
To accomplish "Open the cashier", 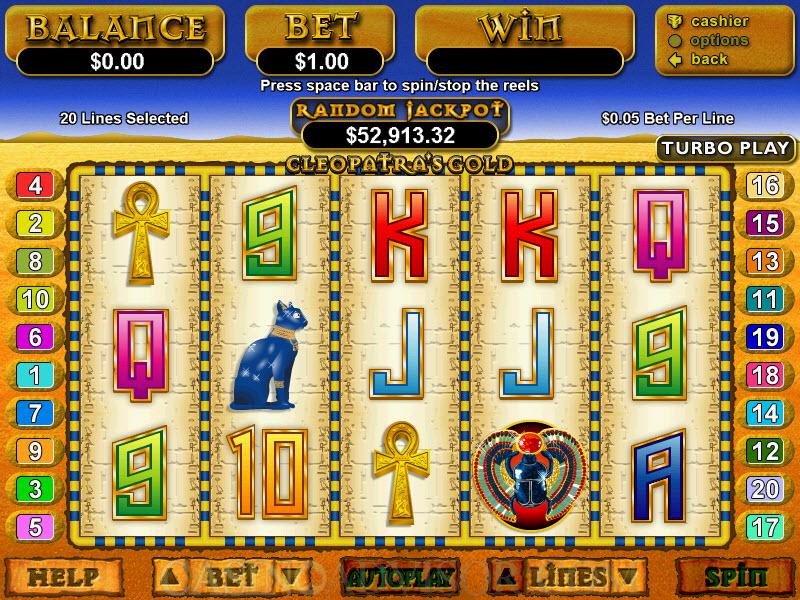I will 719,21.
